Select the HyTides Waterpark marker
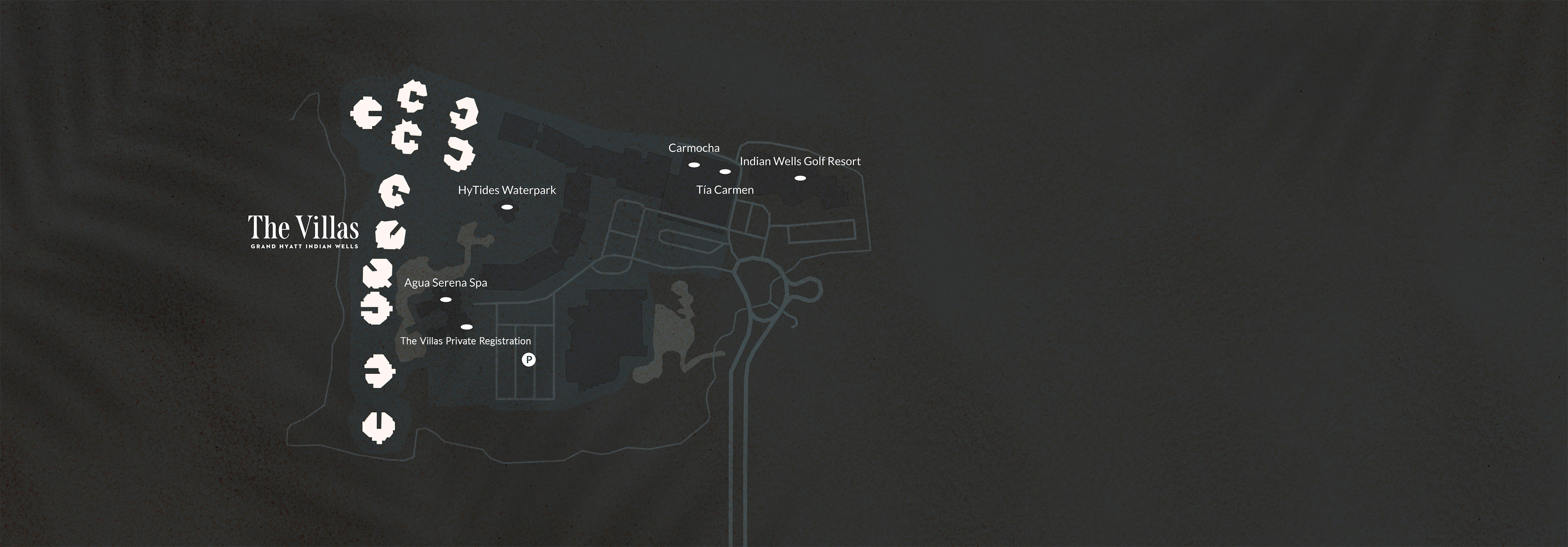Viewport: 1568px width, 547px height. (x=506, y=207)
